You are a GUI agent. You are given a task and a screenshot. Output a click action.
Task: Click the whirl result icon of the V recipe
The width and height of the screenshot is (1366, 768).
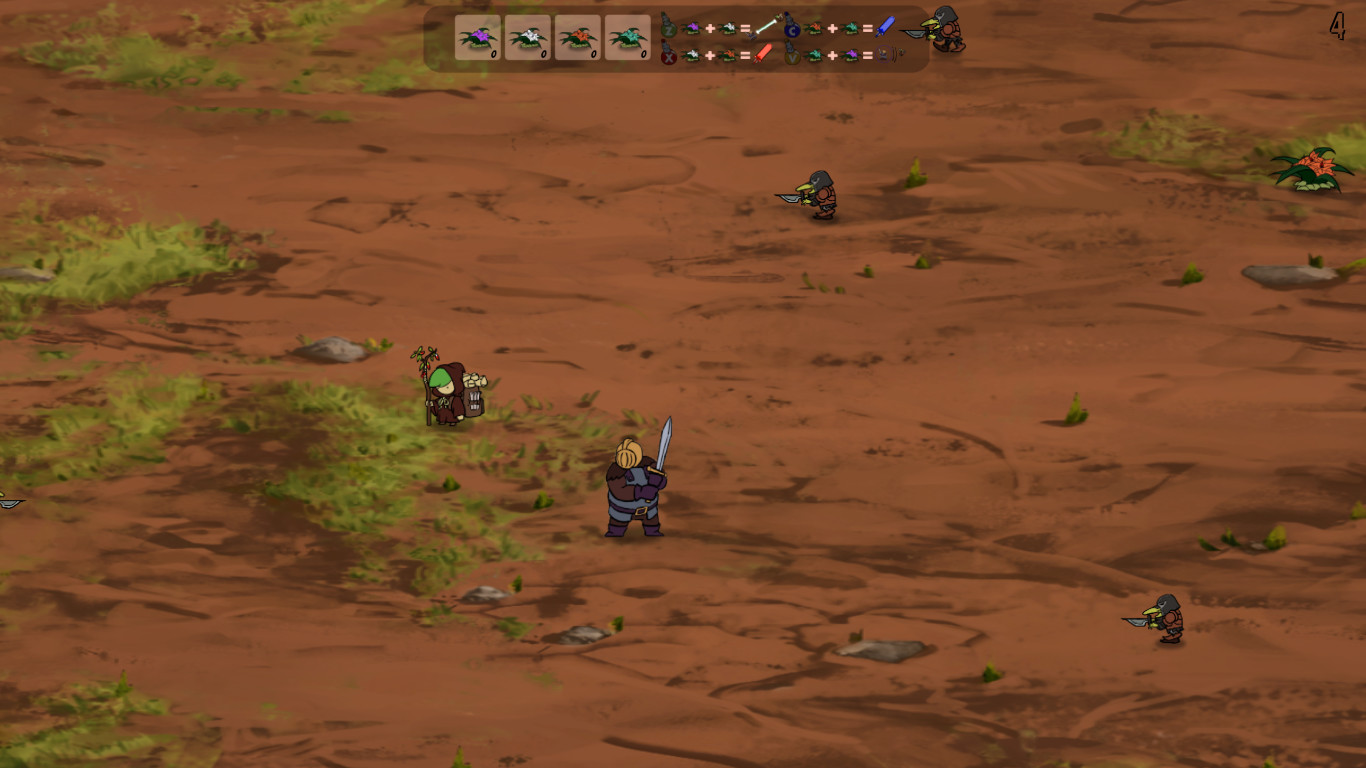[x=882, y=52]
